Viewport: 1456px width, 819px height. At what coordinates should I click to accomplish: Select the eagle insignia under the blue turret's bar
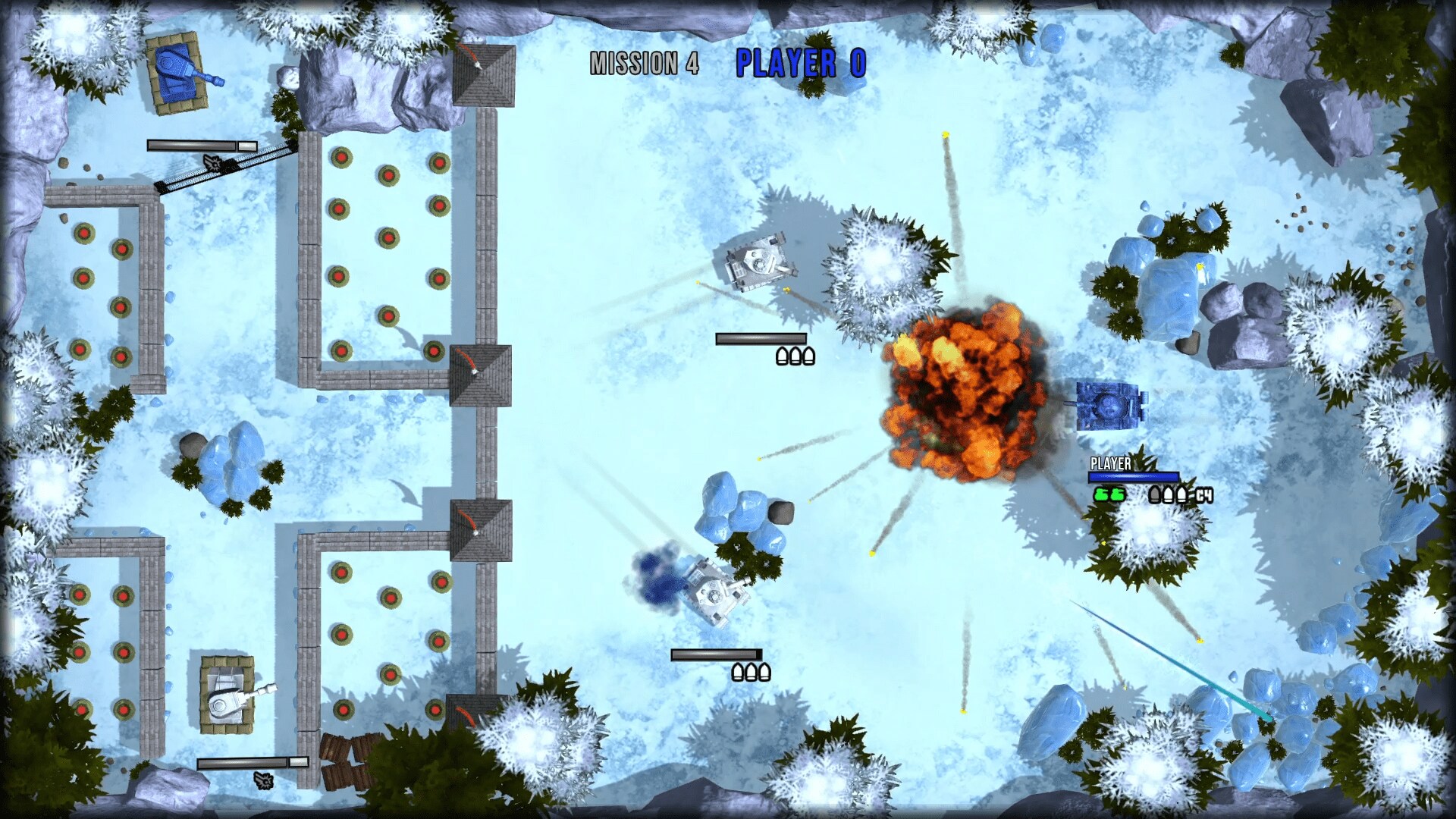[213, 164]
